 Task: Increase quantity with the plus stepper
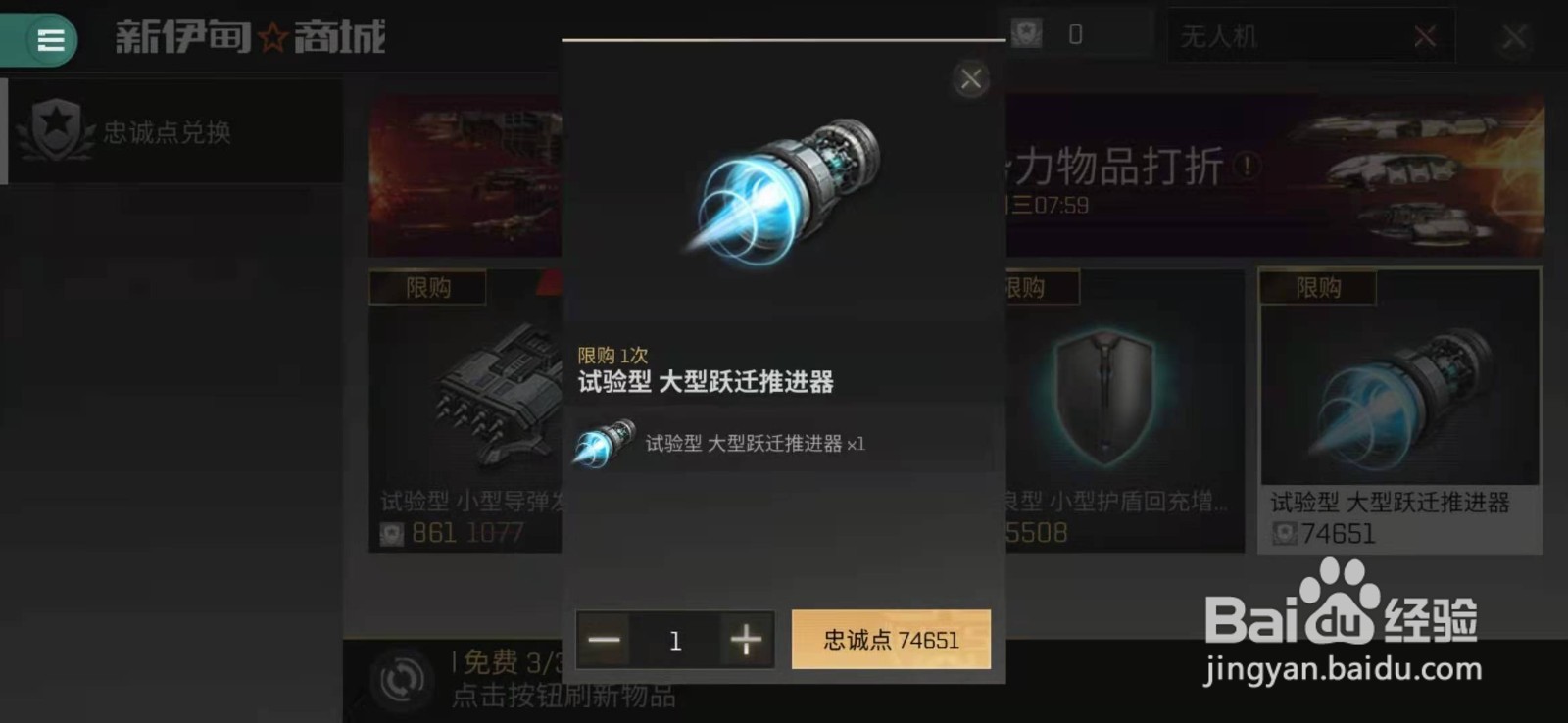click(x=746, y=640)
